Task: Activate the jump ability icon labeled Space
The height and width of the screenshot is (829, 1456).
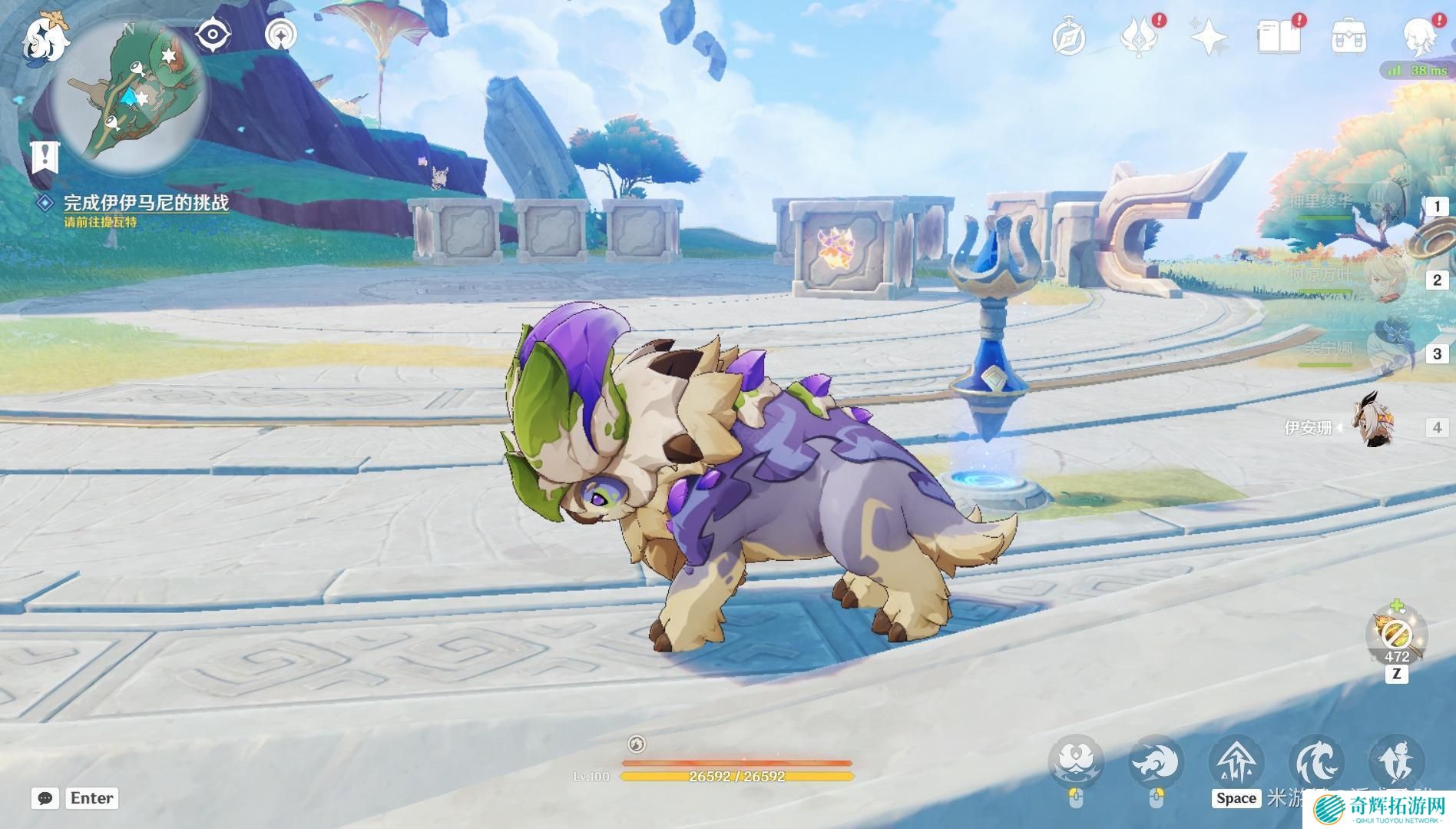Action: coord(1236,762)
